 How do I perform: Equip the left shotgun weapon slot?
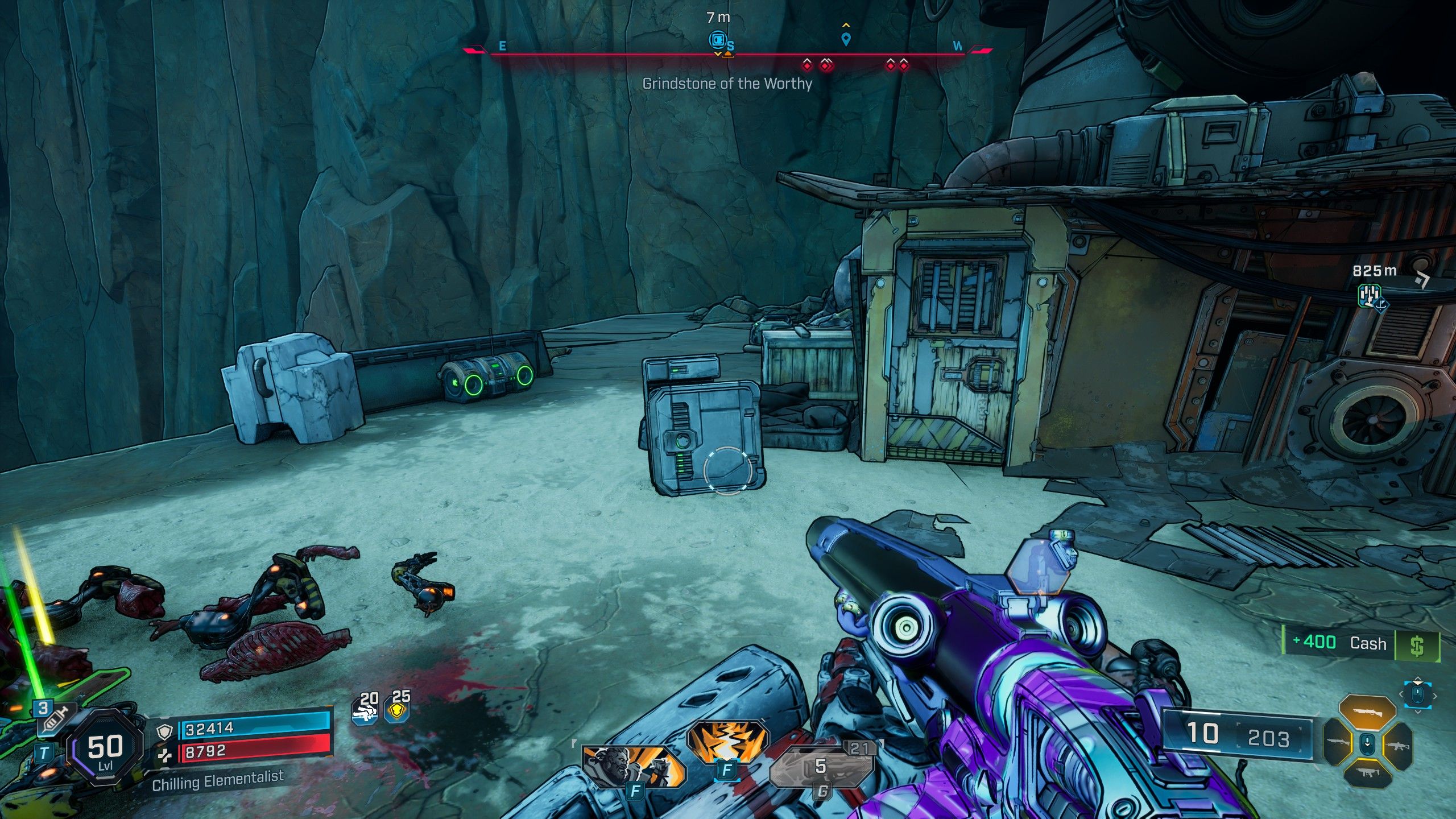coord(1338,743)
